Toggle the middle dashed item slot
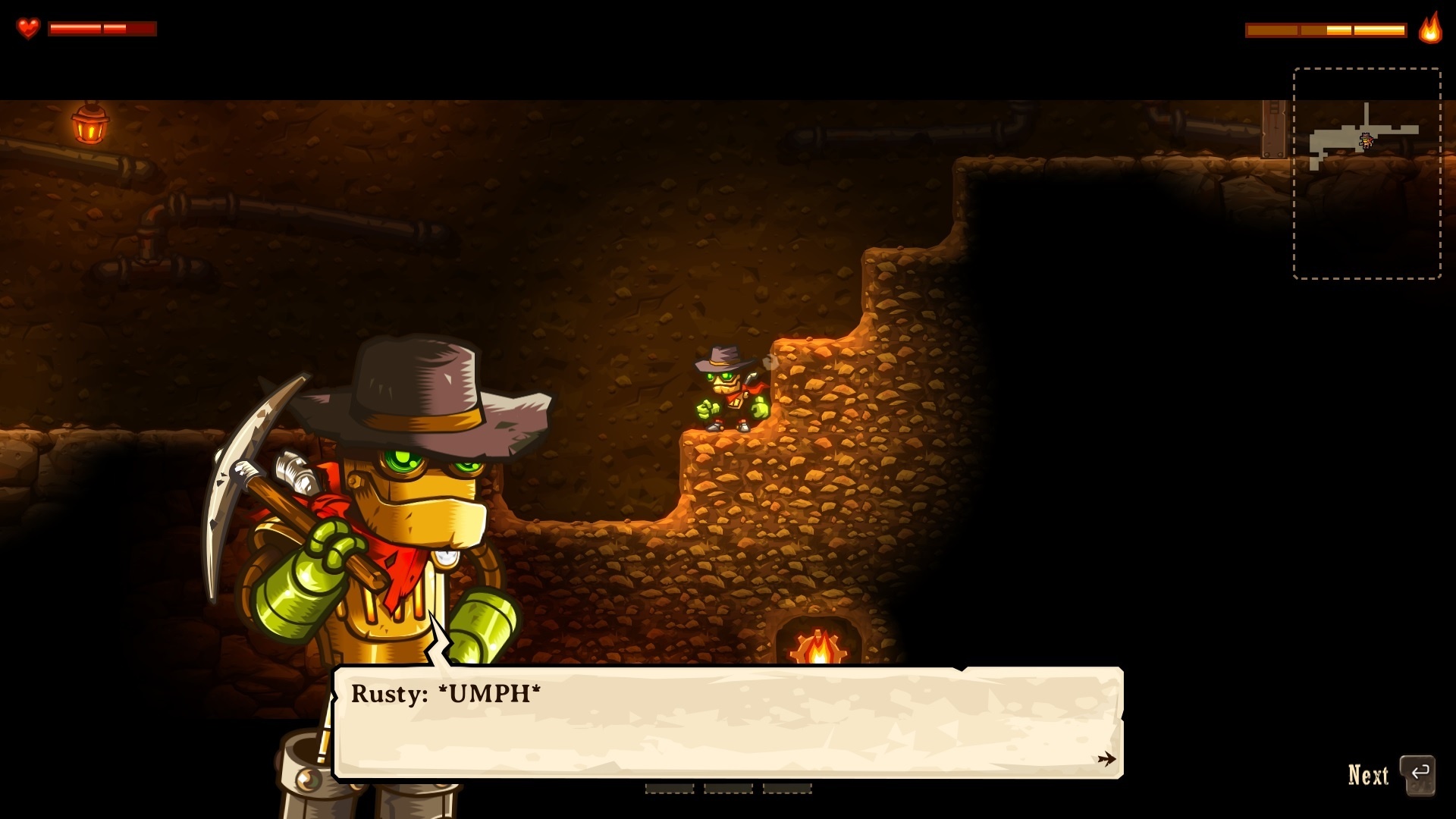This screenshot has height=819, width=1456. 726,789
